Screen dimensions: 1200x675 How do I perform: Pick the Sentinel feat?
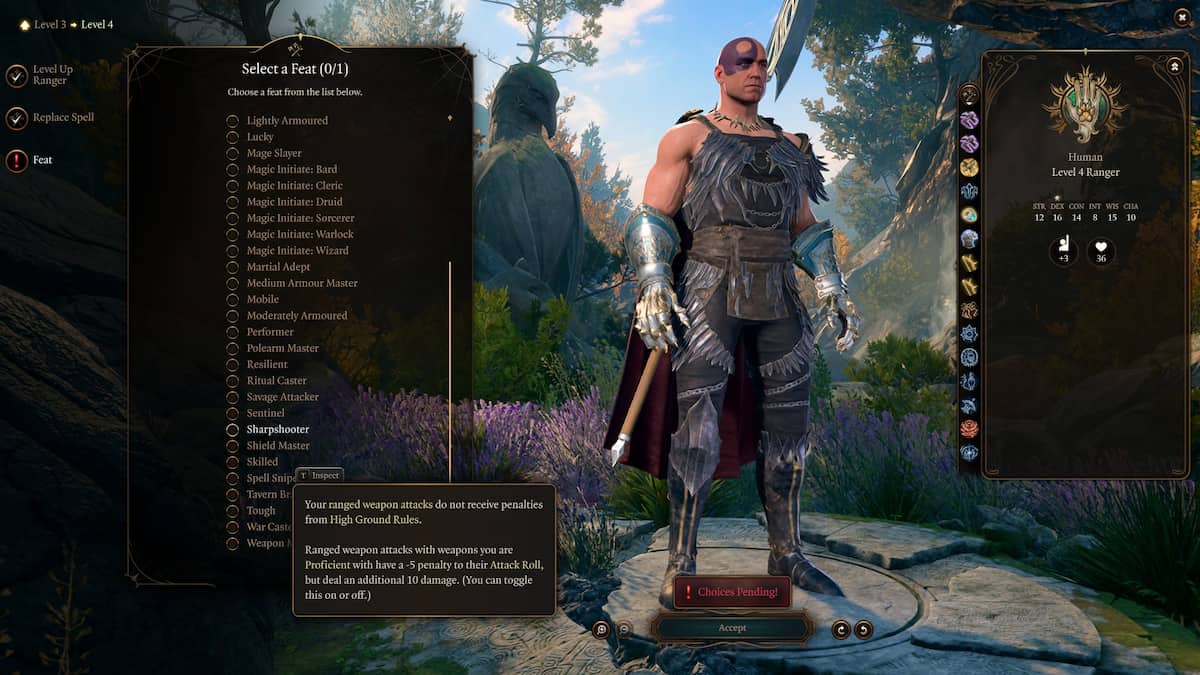(x=265, y=413)
